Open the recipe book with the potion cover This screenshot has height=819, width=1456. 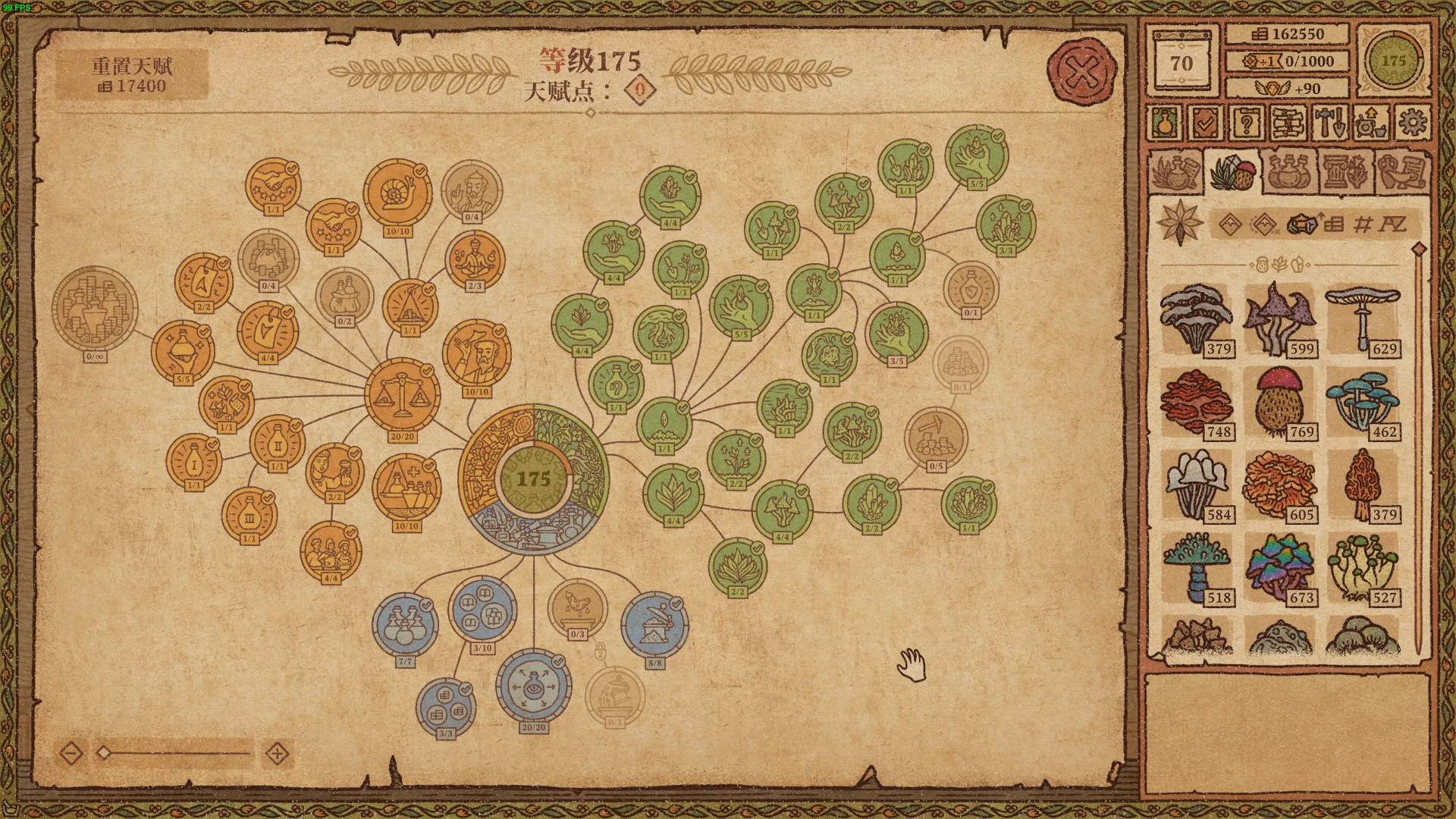(1164, 121)
